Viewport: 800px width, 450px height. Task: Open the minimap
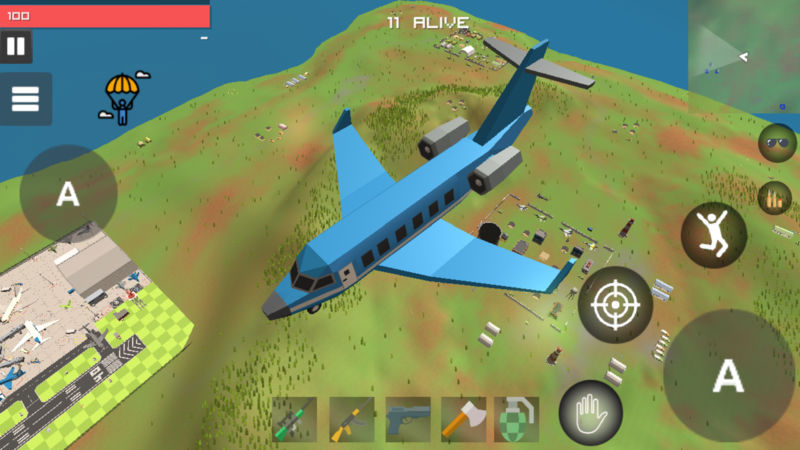tap(744, 43)
